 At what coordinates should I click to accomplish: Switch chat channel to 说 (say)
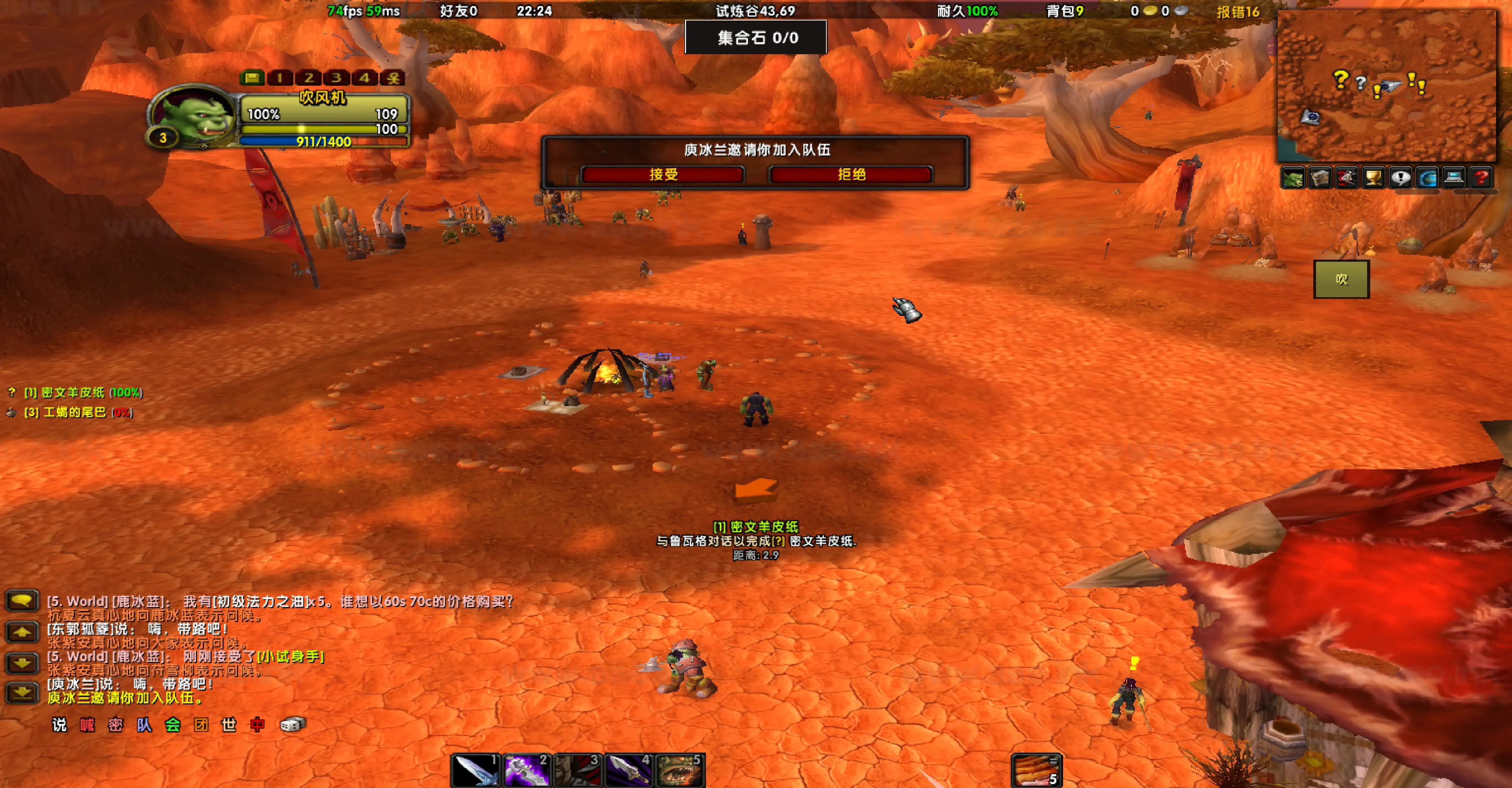click(x=59, y=725)
